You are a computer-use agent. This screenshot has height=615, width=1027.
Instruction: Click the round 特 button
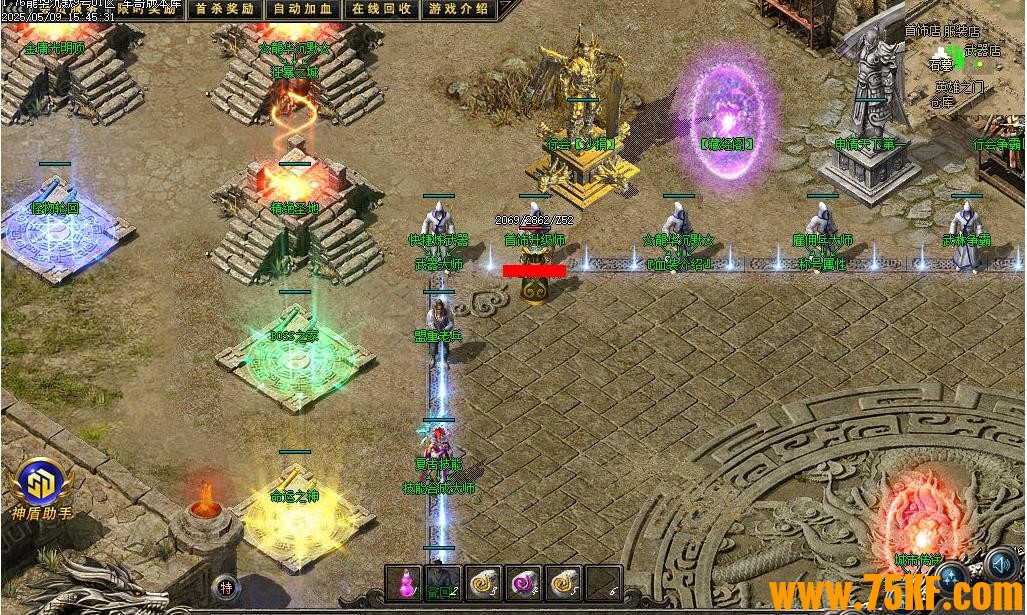227,588
